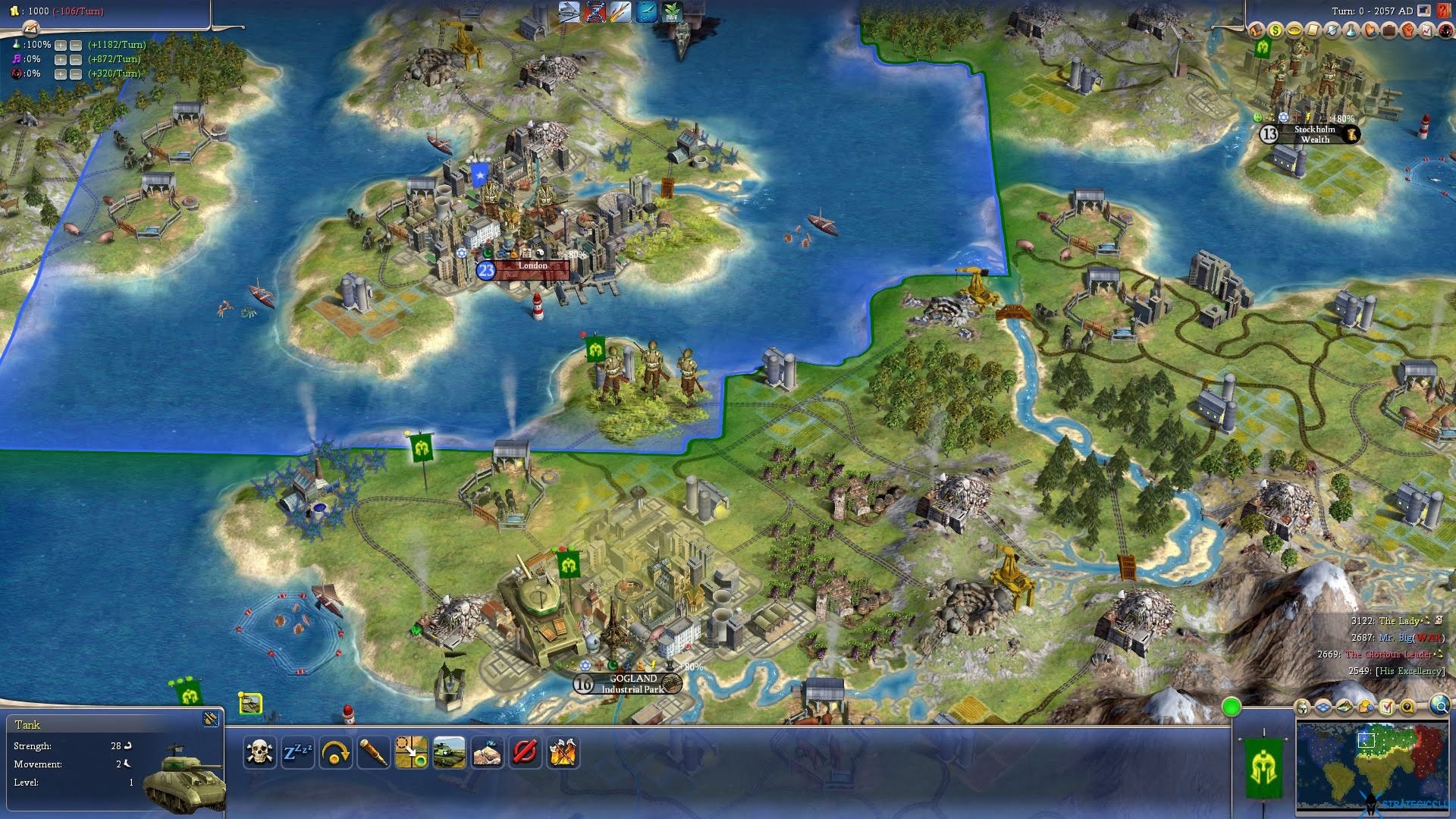Fortify the unit with the sandbag icon

coord(487,752)
